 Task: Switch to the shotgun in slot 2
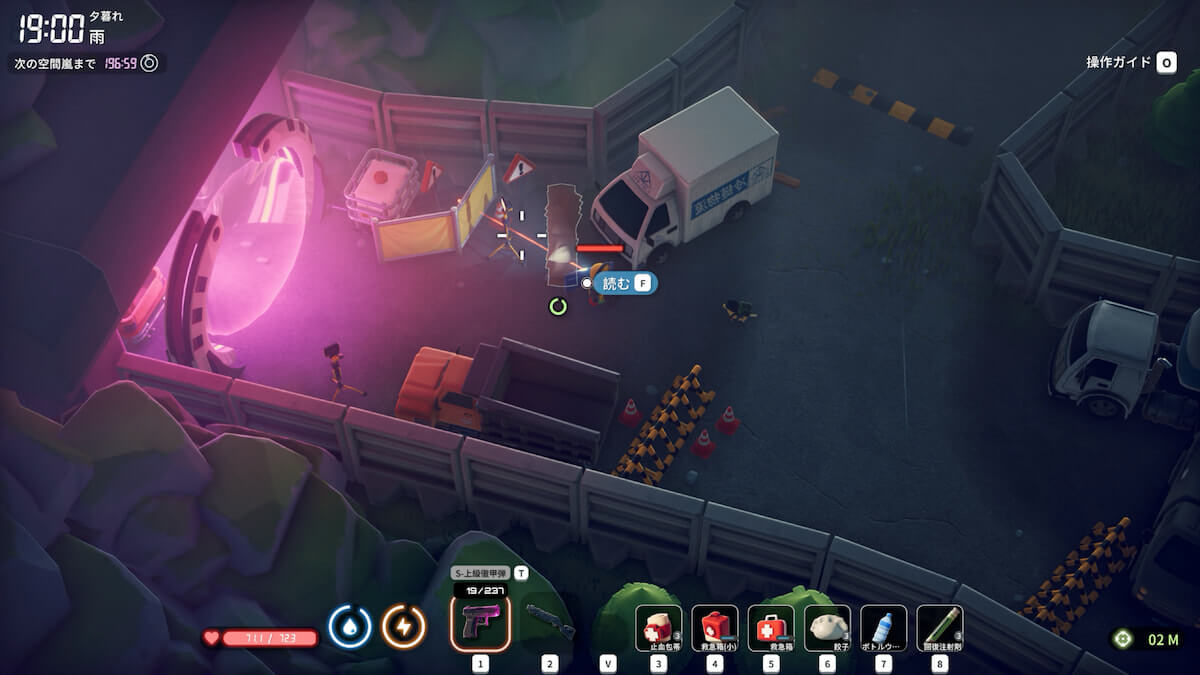[x=550, y=623]
